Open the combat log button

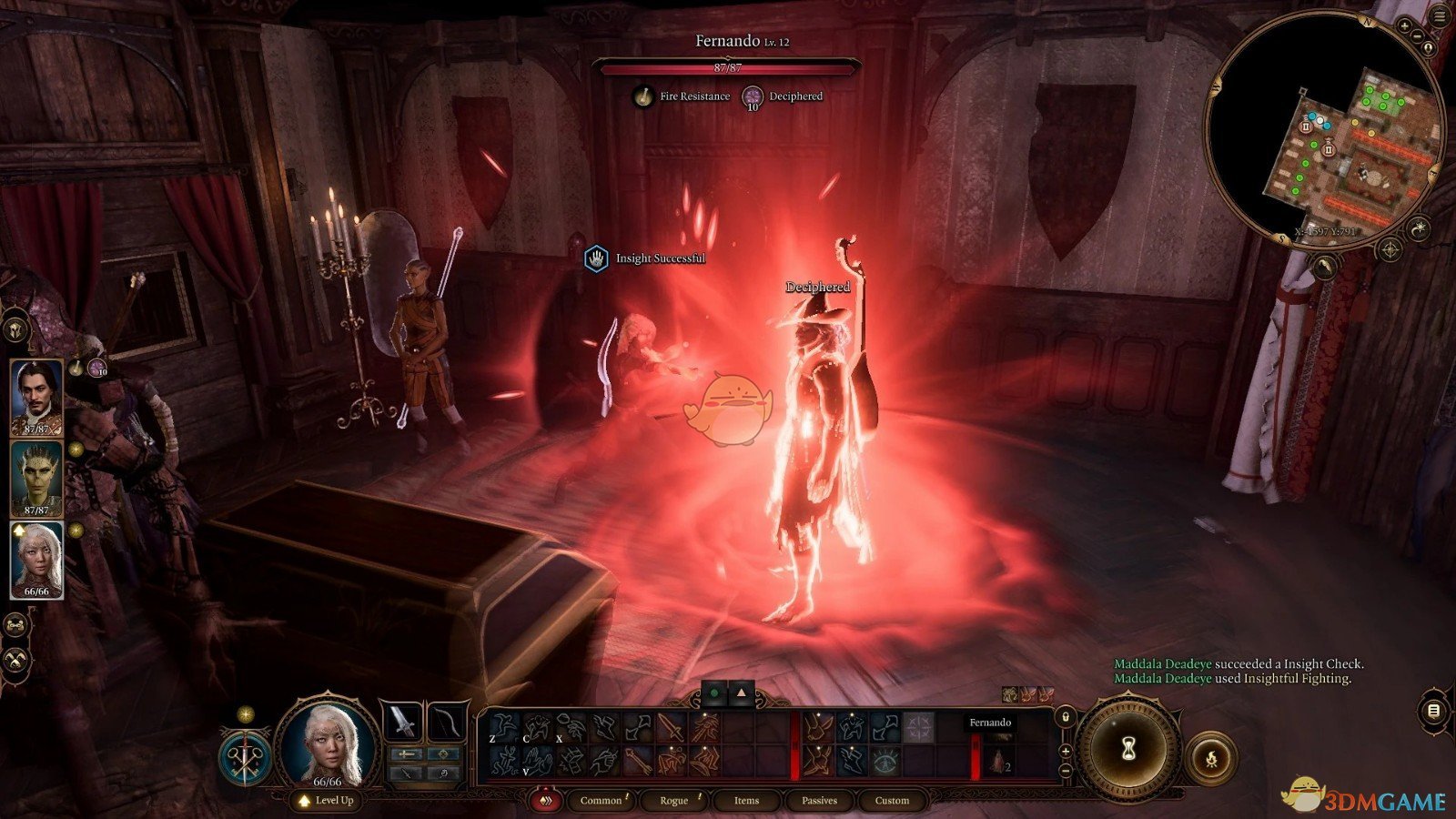pos(1433,711)
